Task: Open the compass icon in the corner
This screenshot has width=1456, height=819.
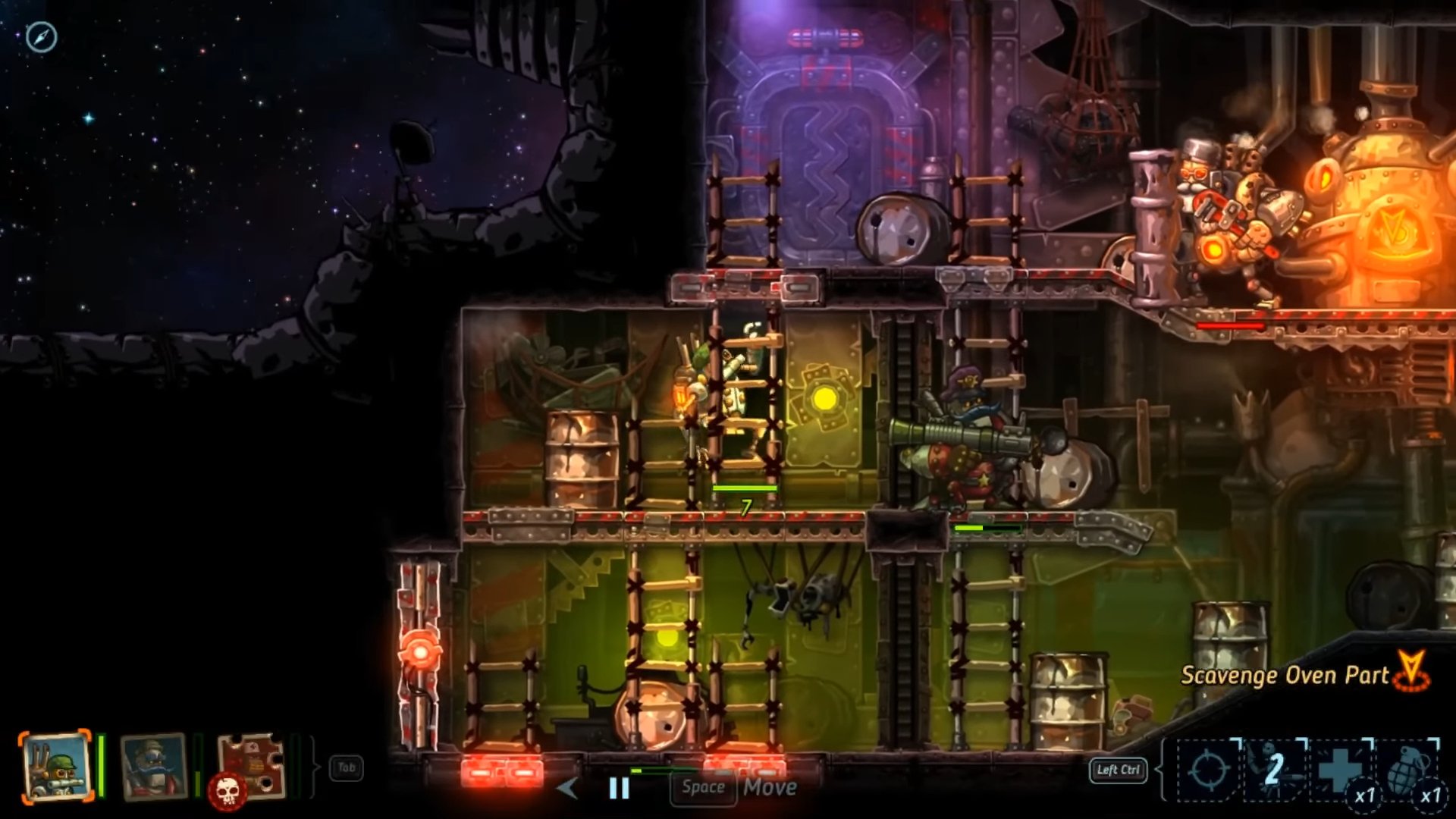Action: coord(41,36)
